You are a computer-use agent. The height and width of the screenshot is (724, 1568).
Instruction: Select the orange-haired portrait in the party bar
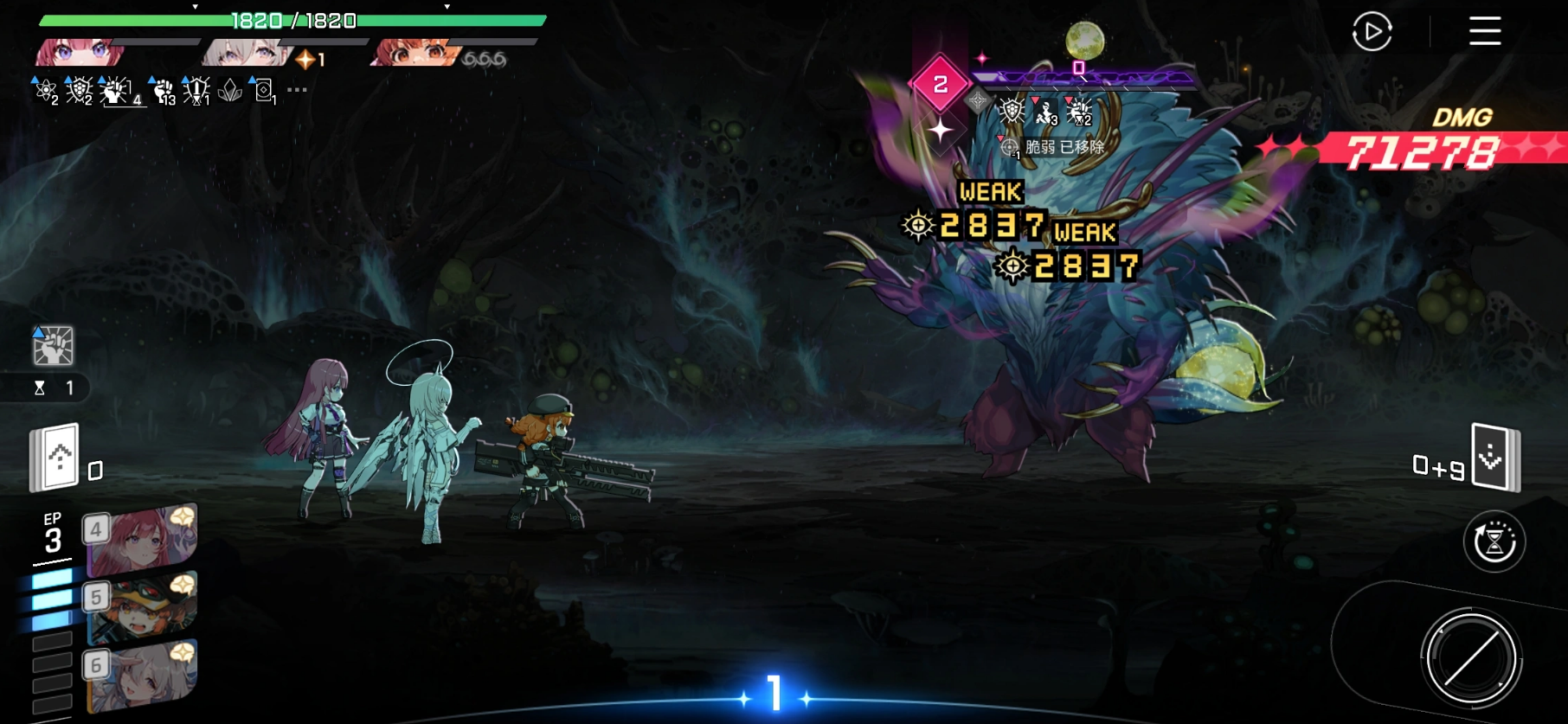pos(414,54)
